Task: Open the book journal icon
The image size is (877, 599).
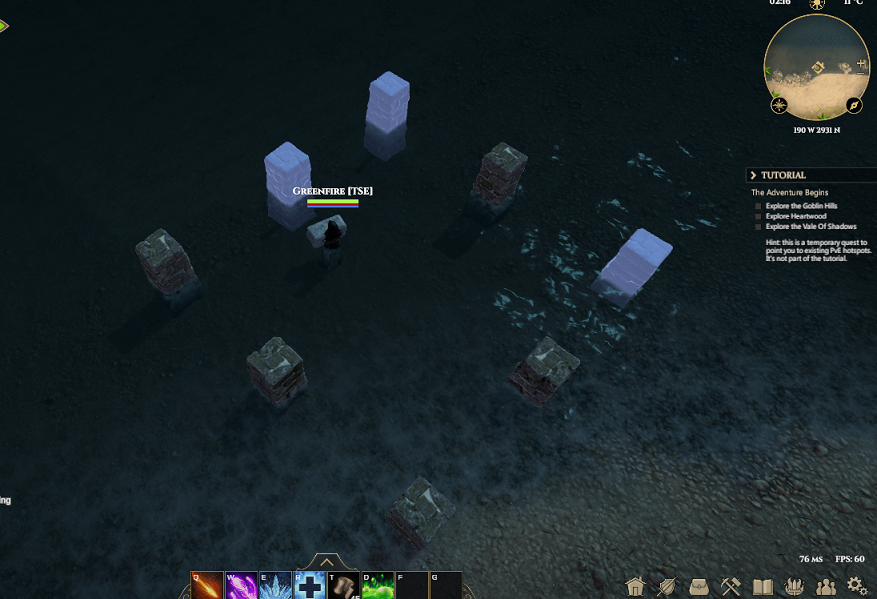Action: pyautogui.click(x=763, y=586)
